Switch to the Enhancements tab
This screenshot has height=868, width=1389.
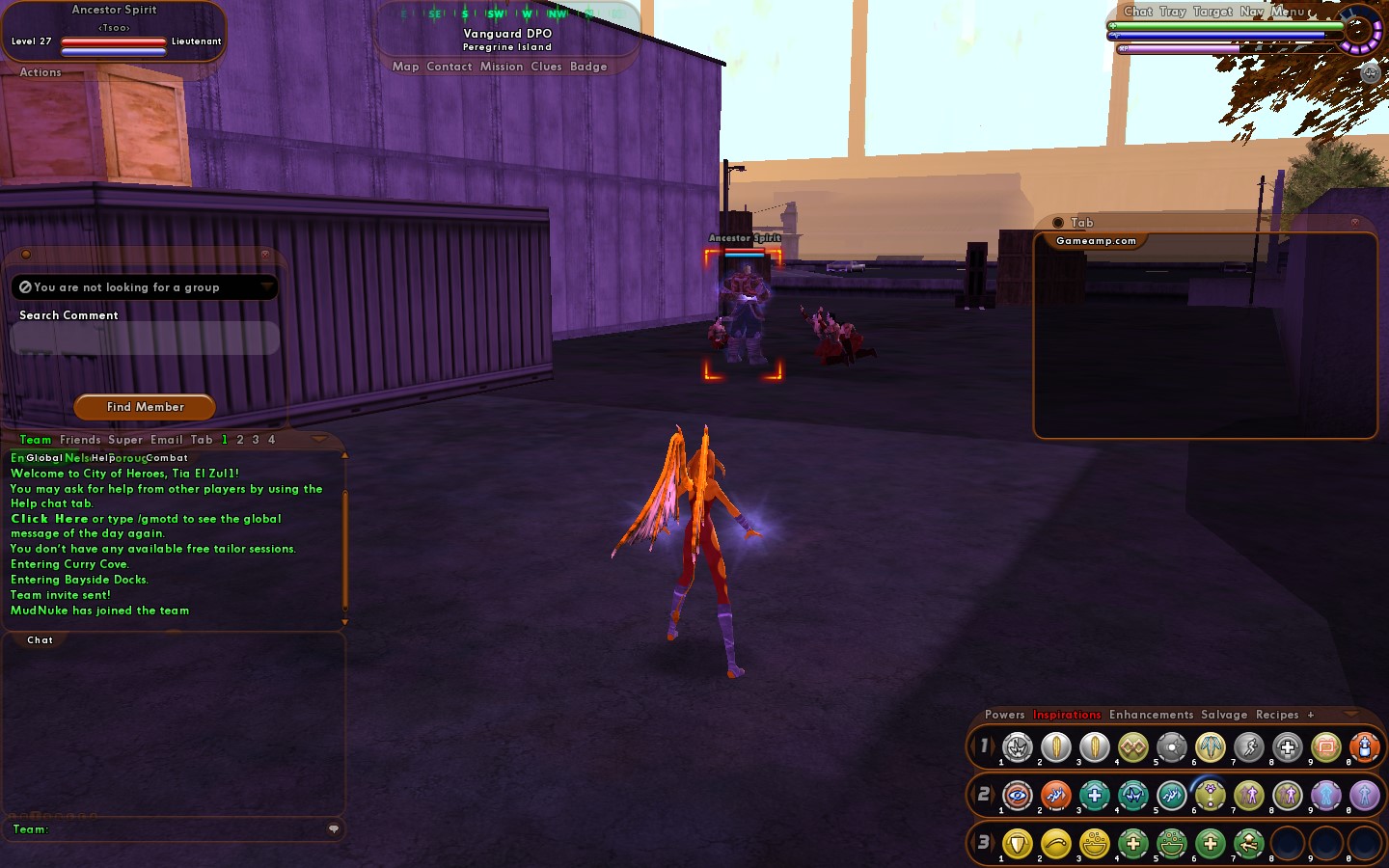1151,715
